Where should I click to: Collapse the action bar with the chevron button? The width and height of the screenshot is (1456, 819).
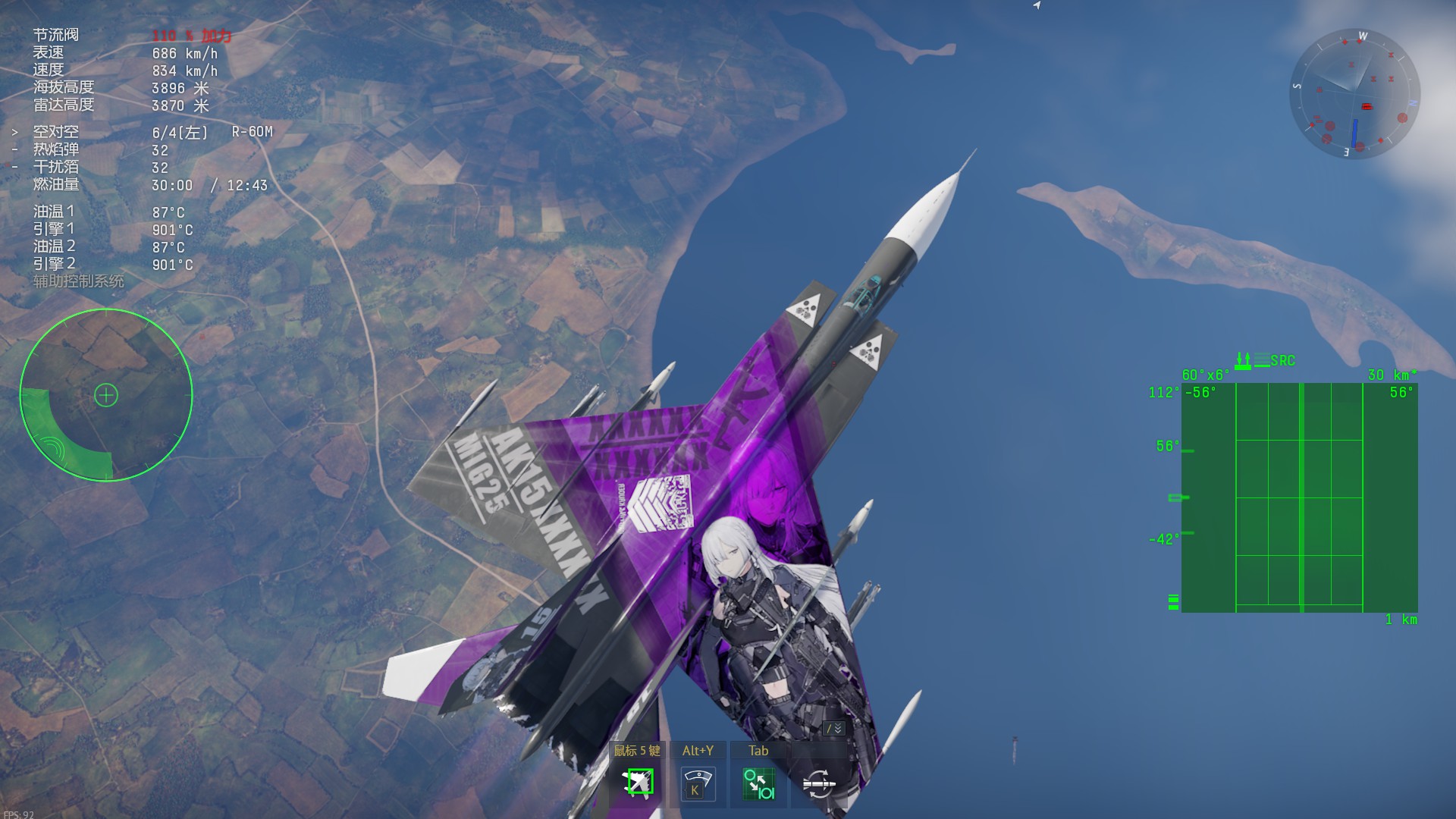pyautogui.click(x=834, y=728)
